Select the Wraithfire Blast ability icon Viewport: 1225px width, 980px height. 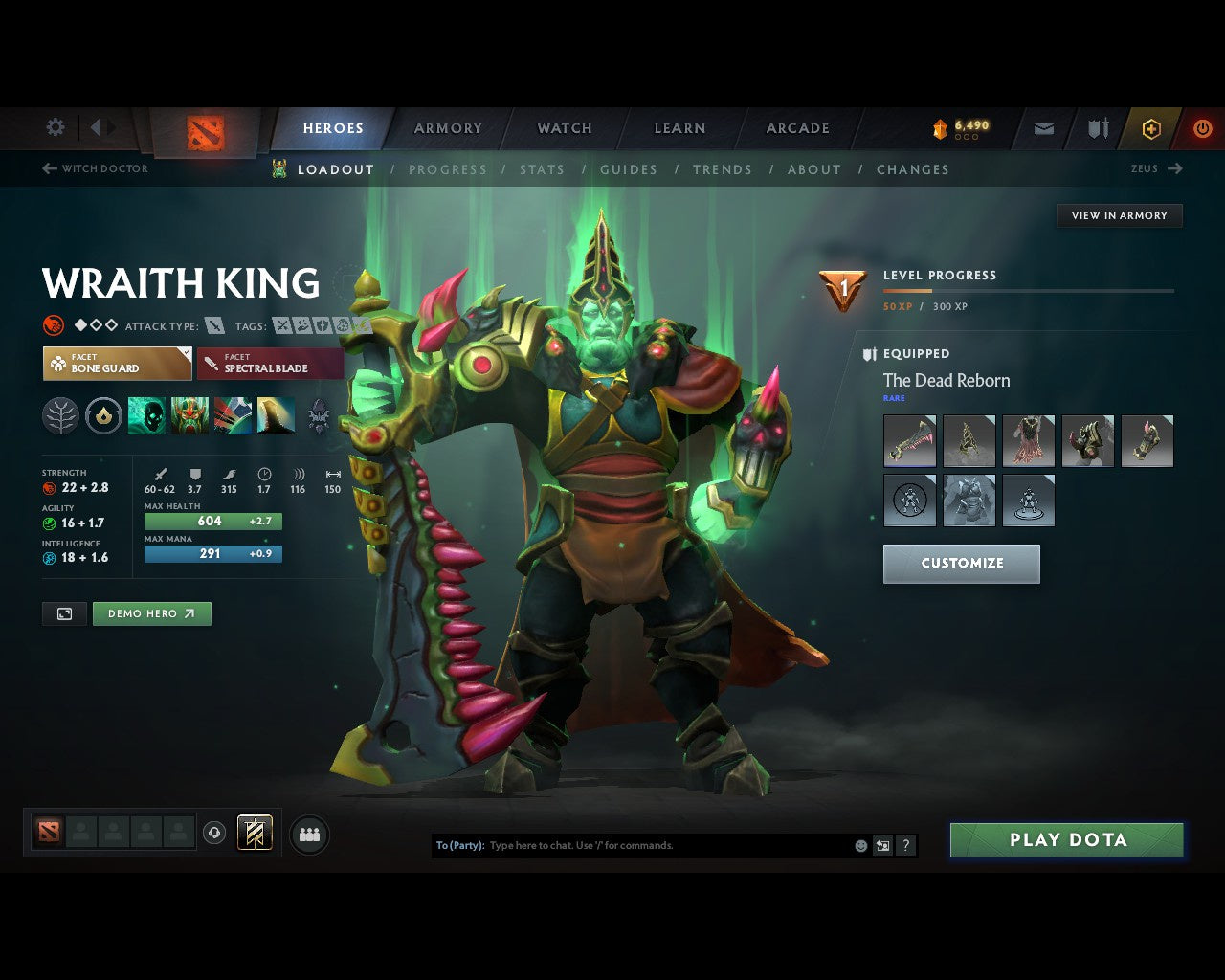(145, 415)
